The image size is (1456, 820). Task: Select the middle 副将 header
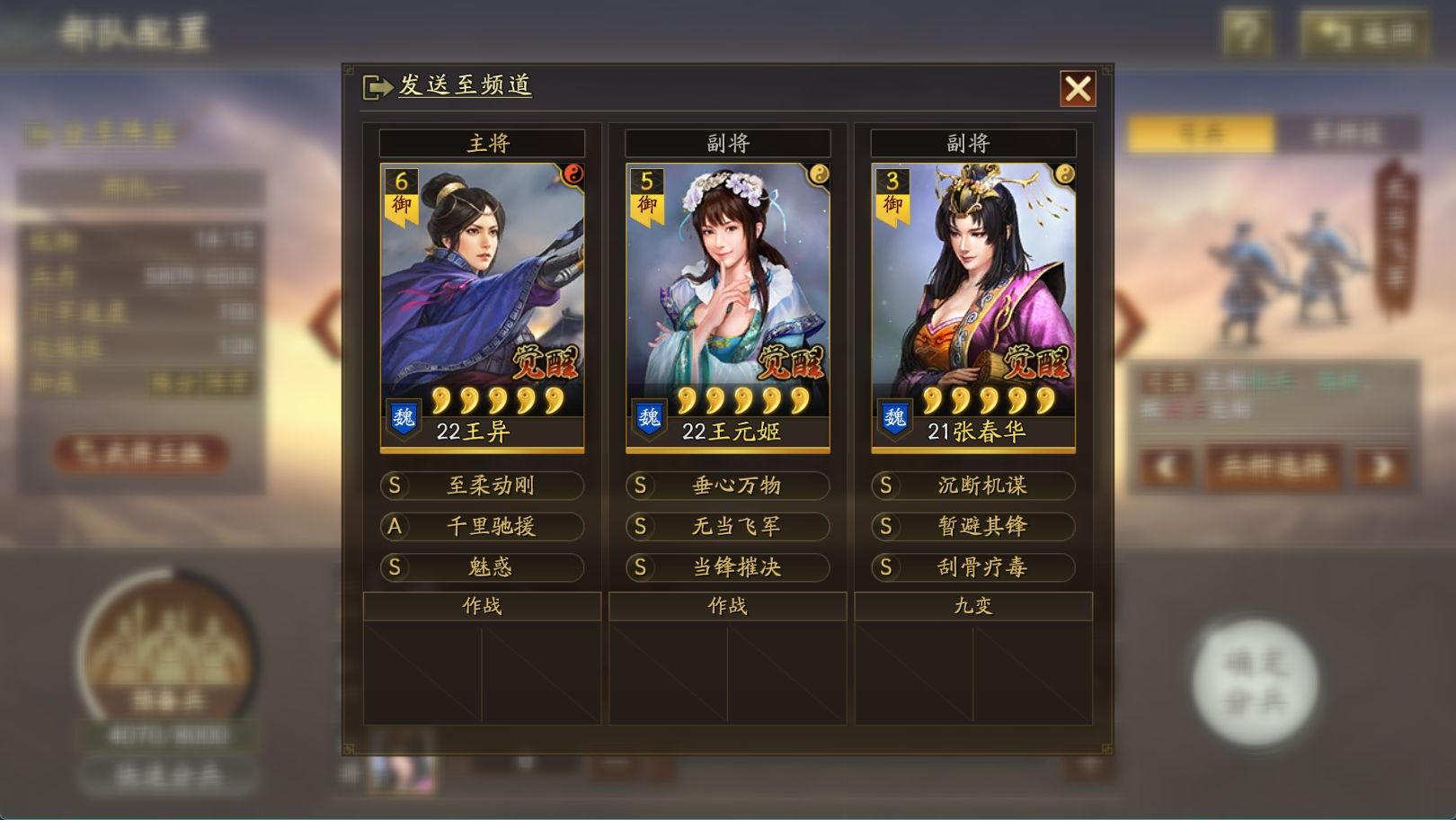(x=729, y=143)
